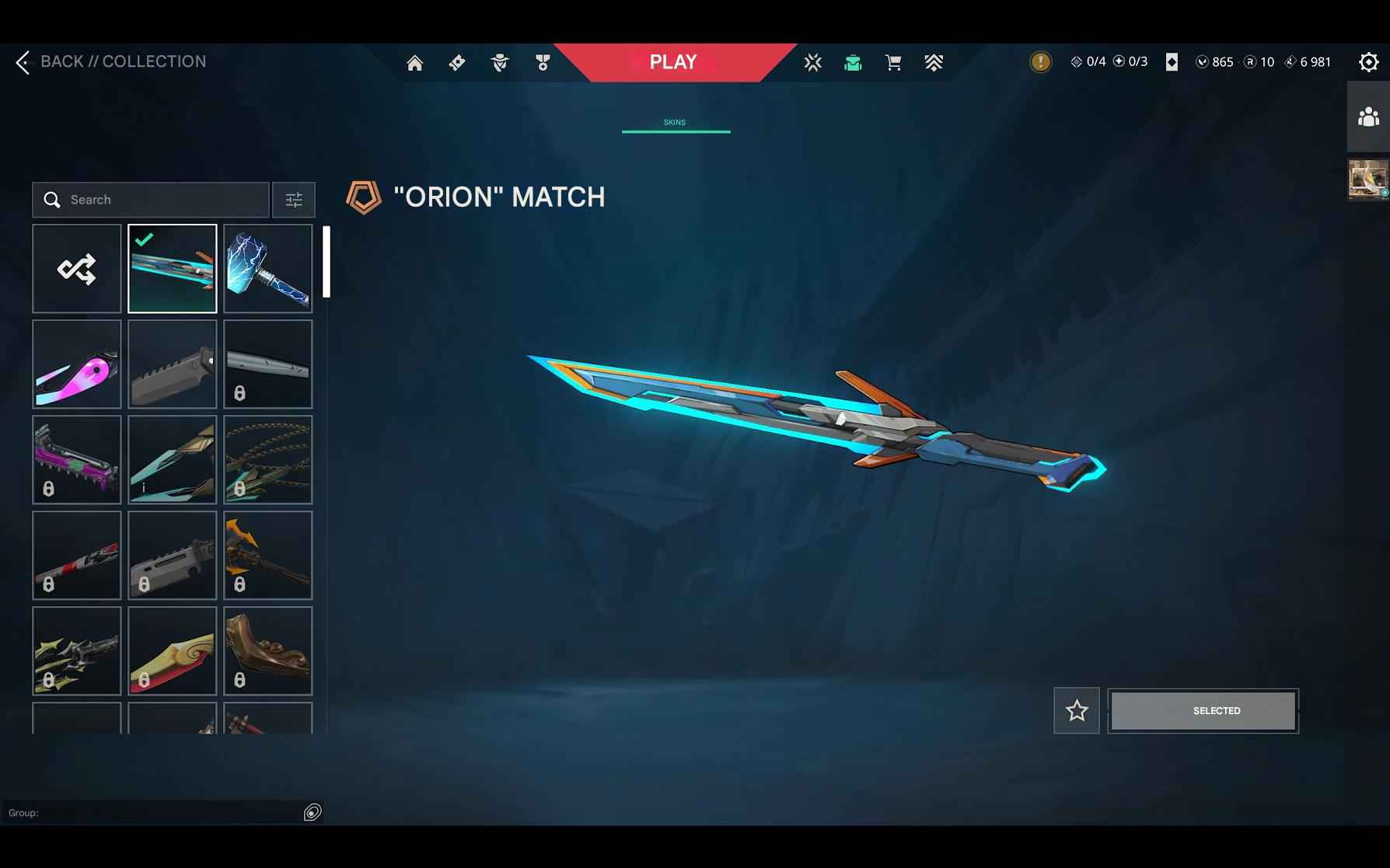The height and width of the screenshot is (868, 1390).
Task: Click the Premier chevrons icon
Action: pyautogui.click(x=934, y=62)
